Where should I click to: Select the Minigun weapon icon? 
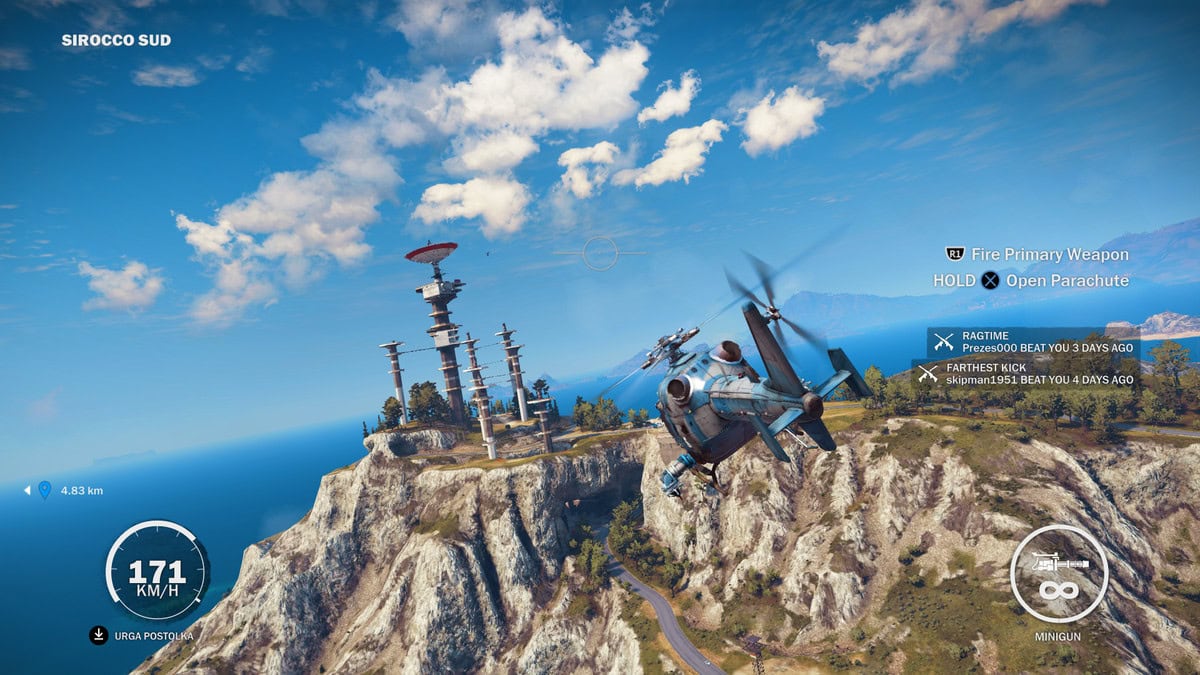pyautogui.click(x=1059, y=574)
